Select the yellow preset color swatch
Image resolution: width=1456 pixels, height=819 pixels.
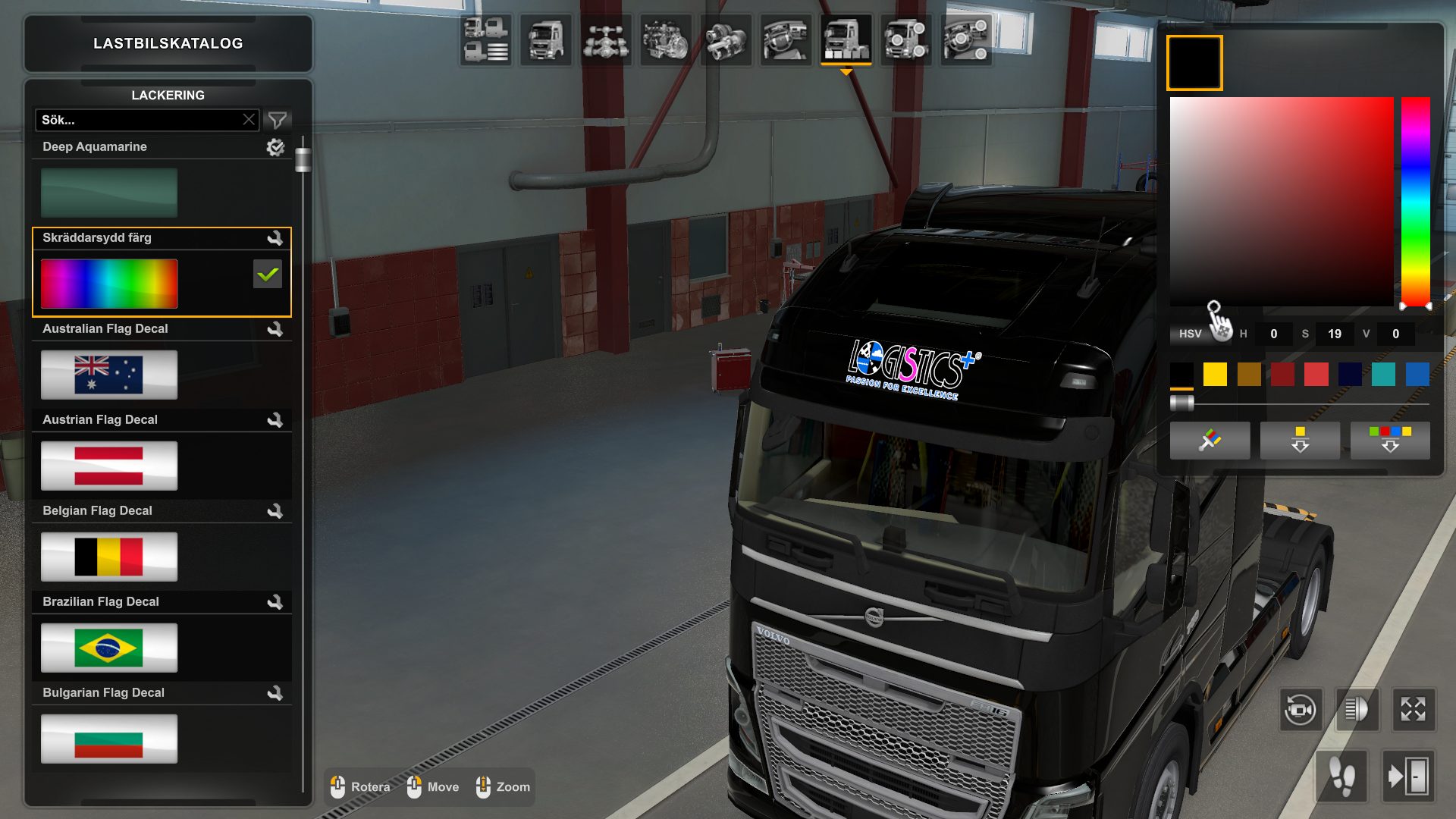pyautogui.click(x=1215, y=374)
